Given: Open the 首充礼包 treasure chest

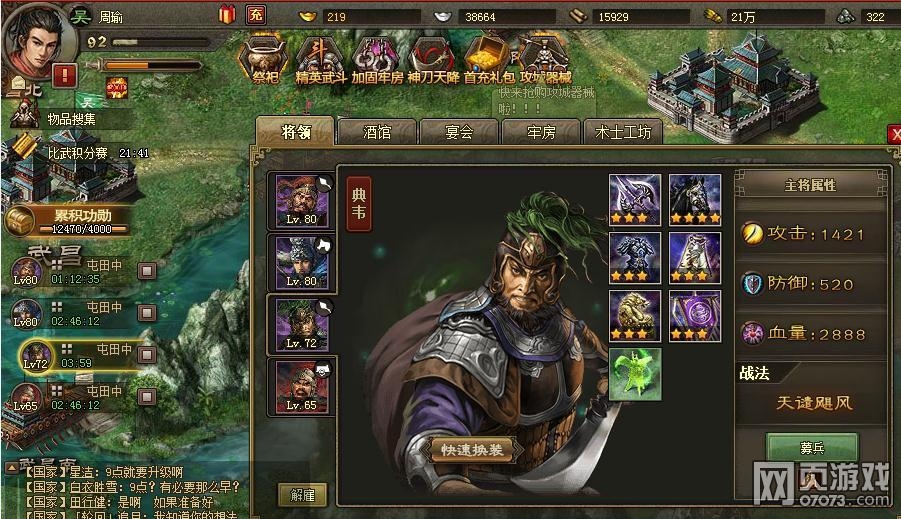Looking at the screenshot, I should [x=489, y=60].
